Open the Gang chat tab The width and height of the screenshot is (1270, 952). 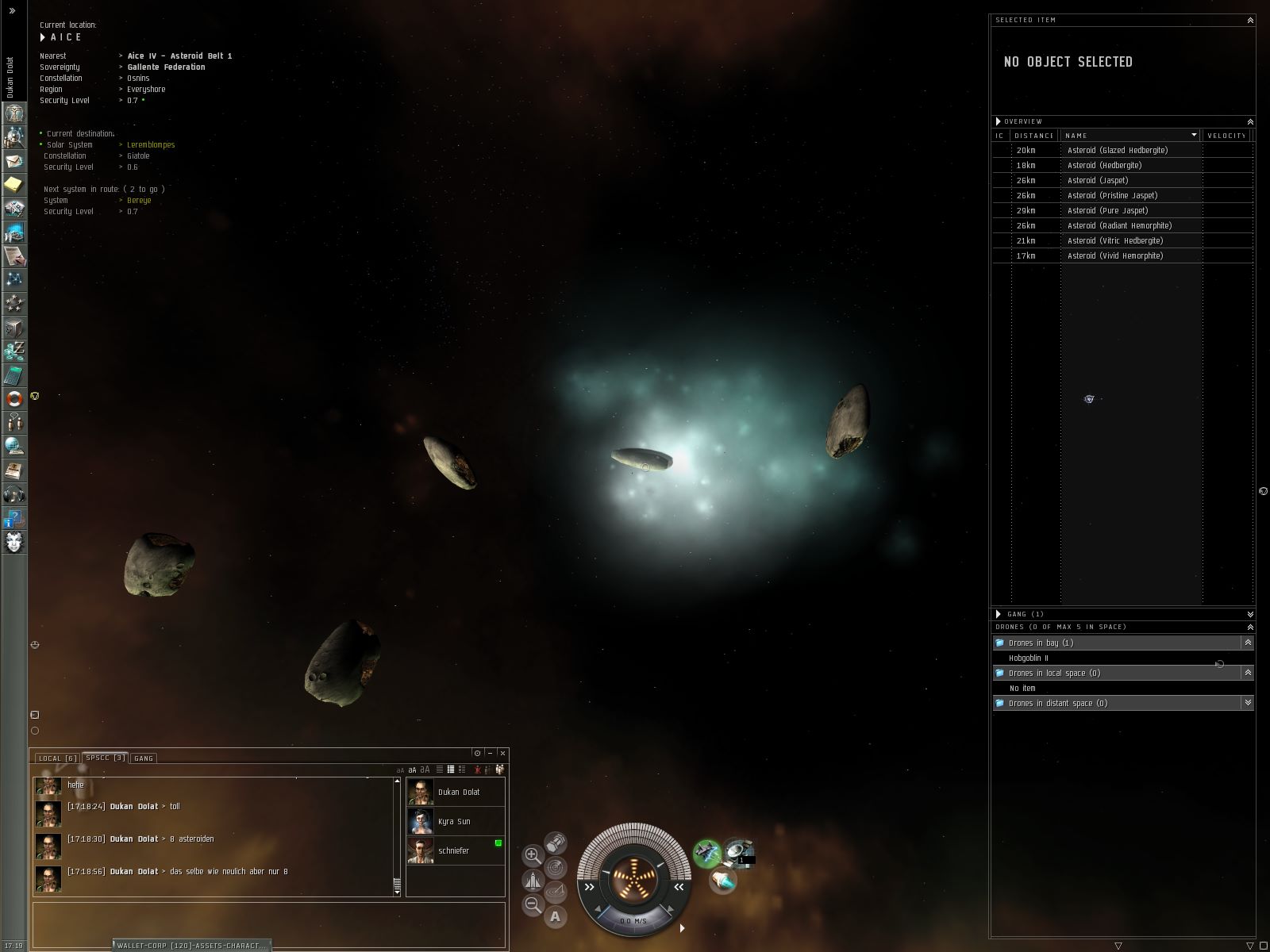(144, 758)
